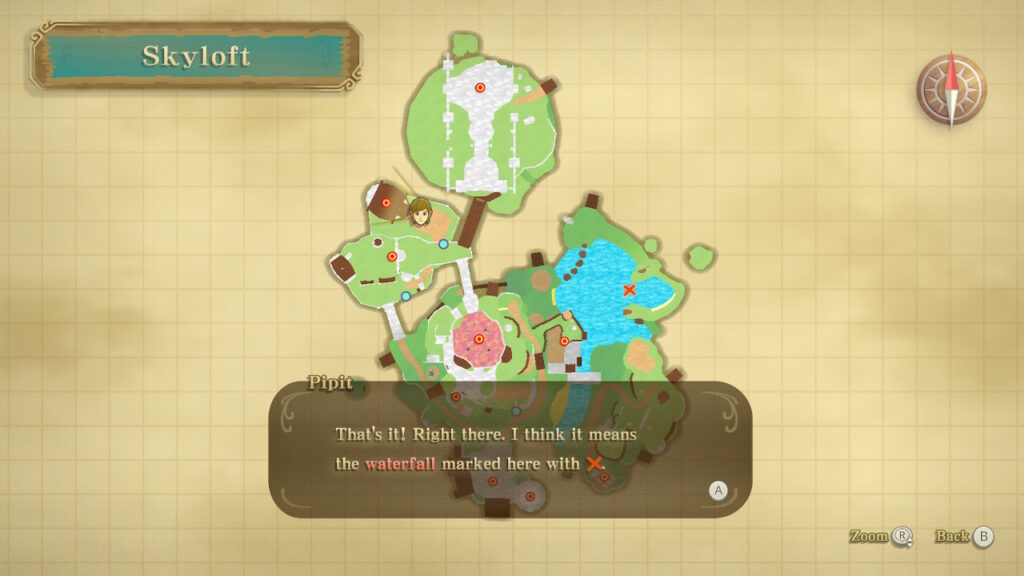The width and height of the screenshot is (1024, 576).
Task: Click the red X marker on the lake
Action: tap(629, 290)
